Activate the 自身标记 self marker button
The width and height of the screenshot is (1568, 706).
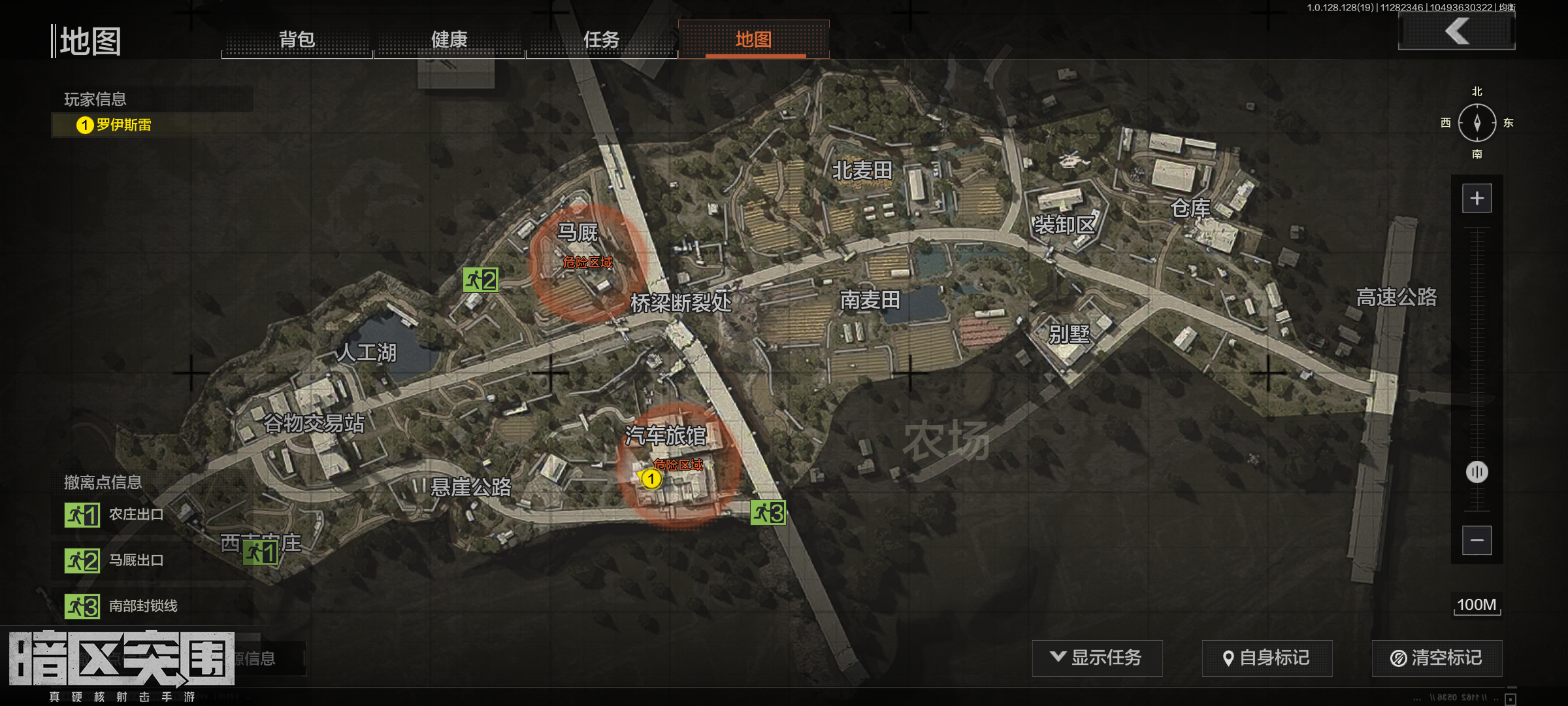pyautogui.click(x=1267, y=658)
